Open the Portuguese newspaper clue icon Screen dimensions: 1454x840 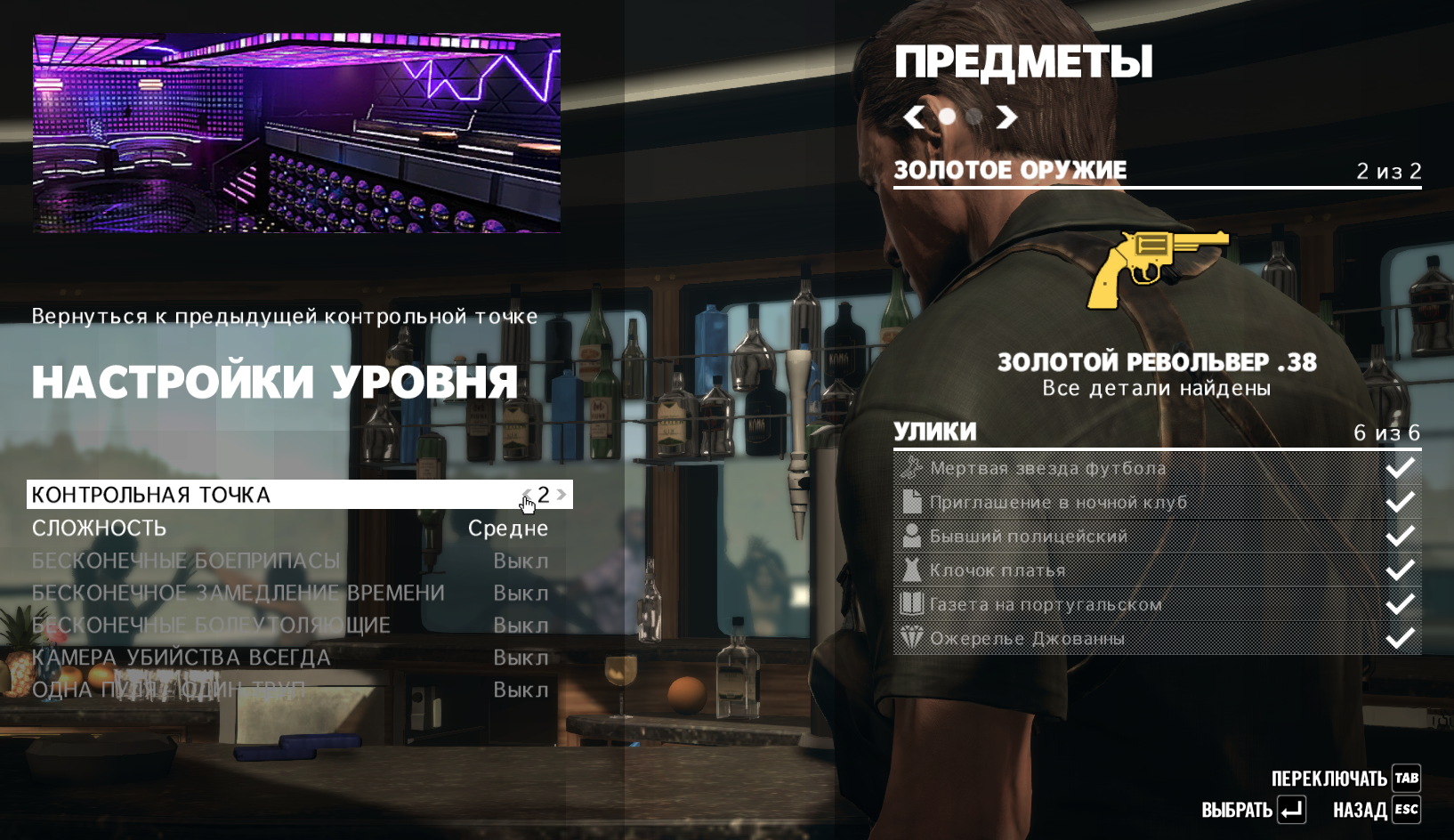click(912, 603)
